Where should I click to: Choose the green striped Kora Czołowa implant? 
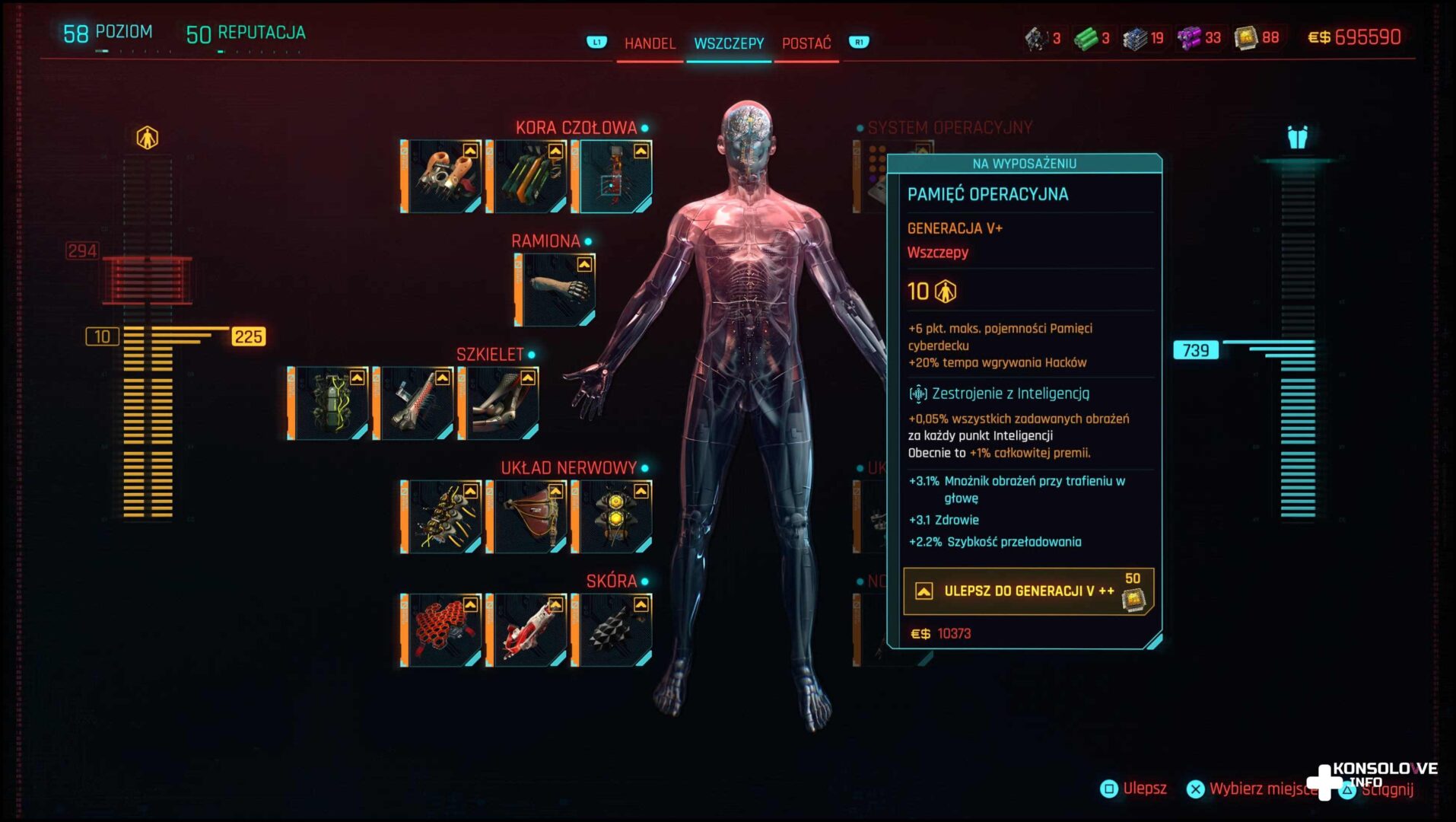point(526,176)
